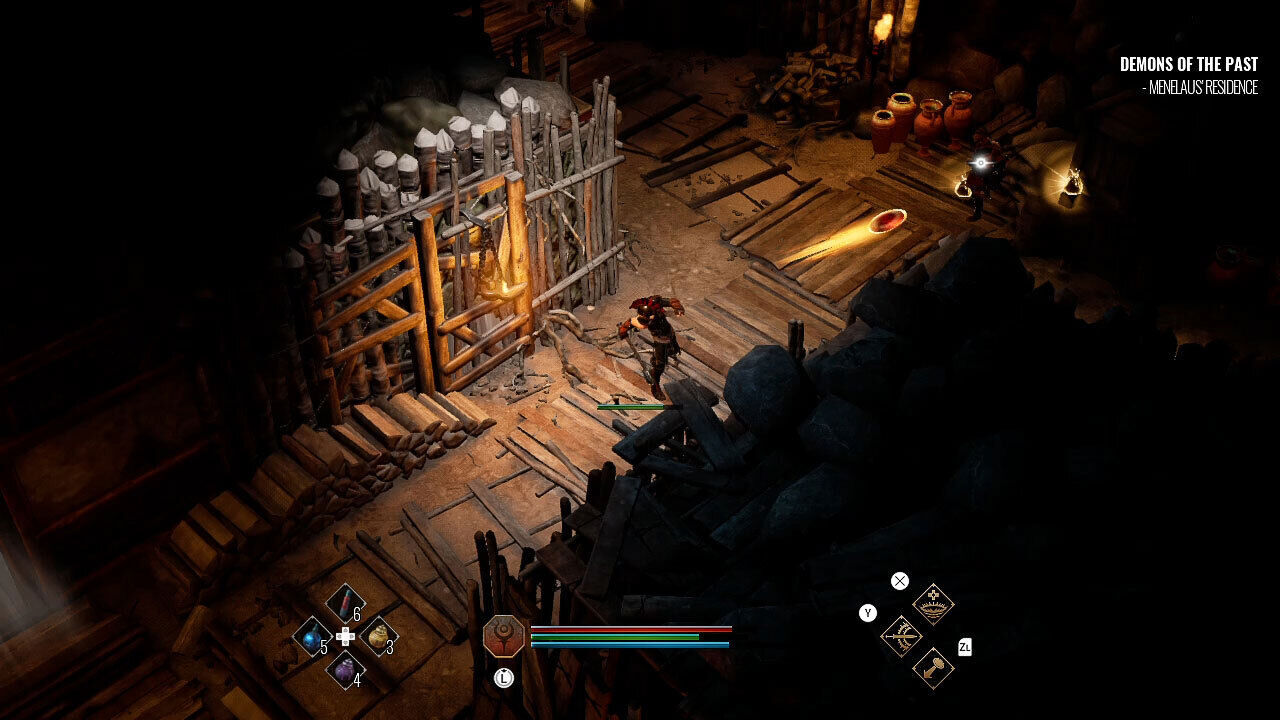This screenshot has width=1280, height=720.
Task: Click the octagonal faction emblem by the health bars
Action: 503,635
